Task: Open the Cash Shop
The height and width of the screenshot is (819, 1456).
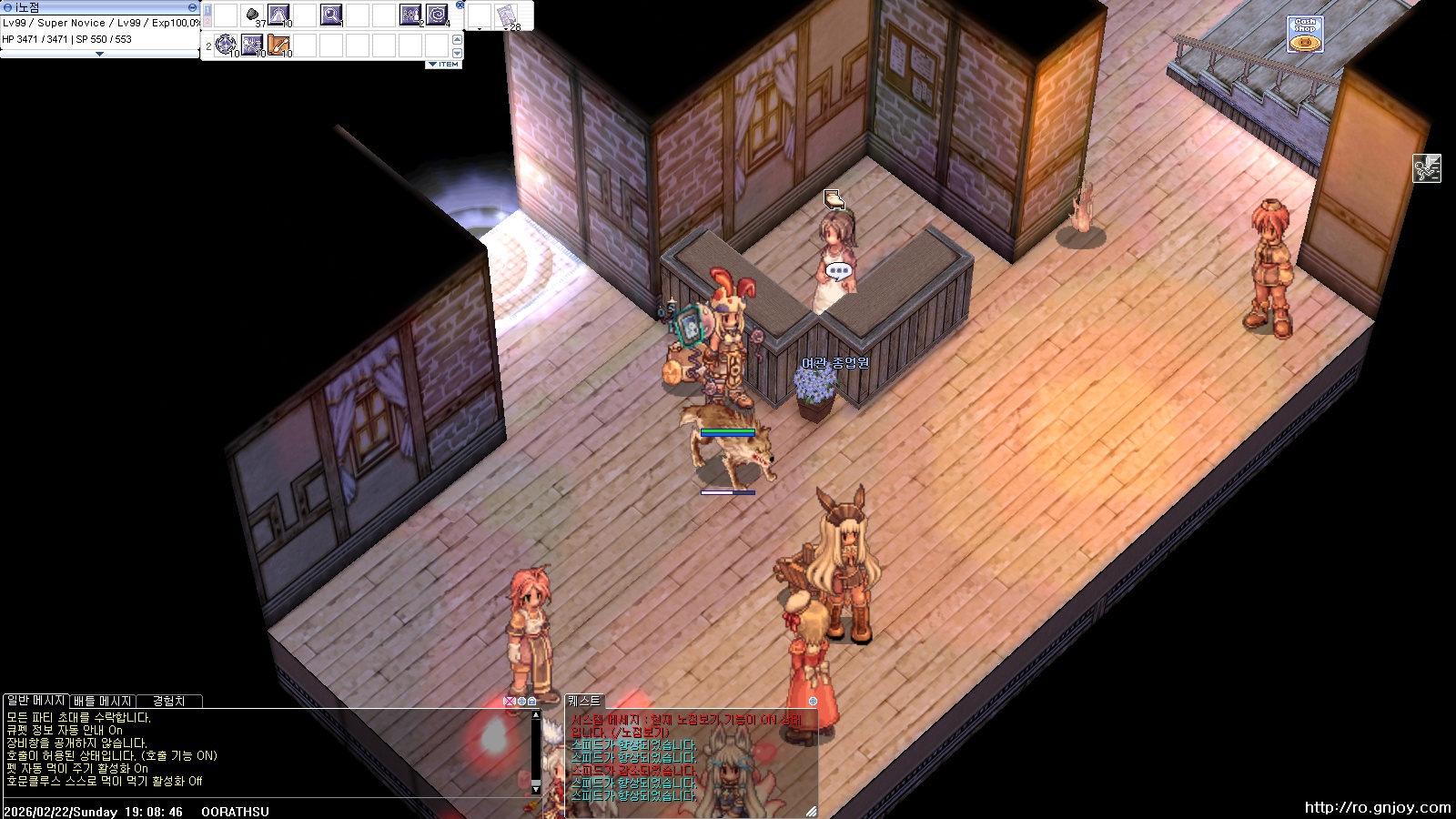Action: (x=1305, y=35)
